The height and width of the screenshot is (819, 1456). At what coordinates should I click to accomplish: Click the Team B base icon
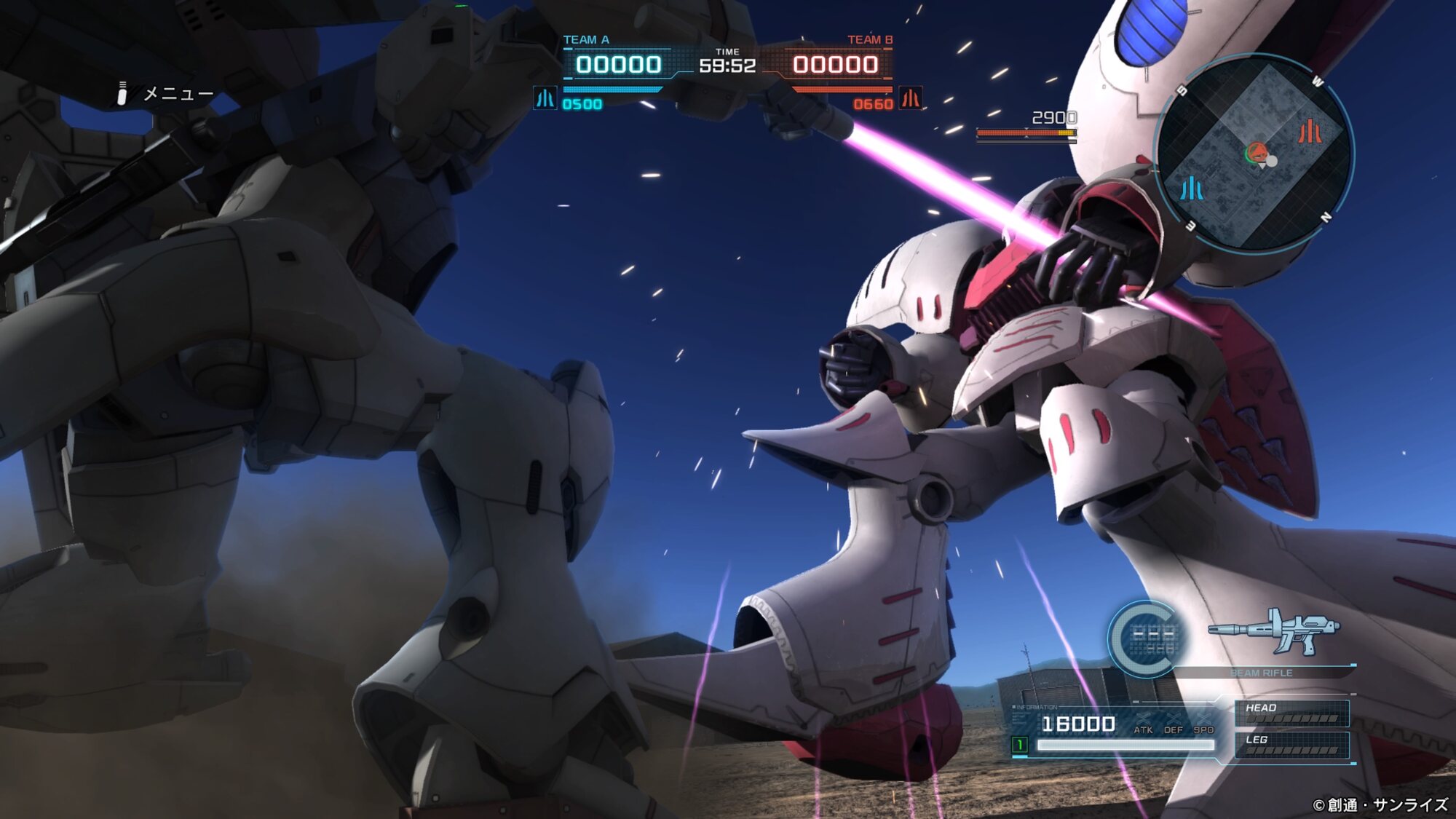(911, 98)
